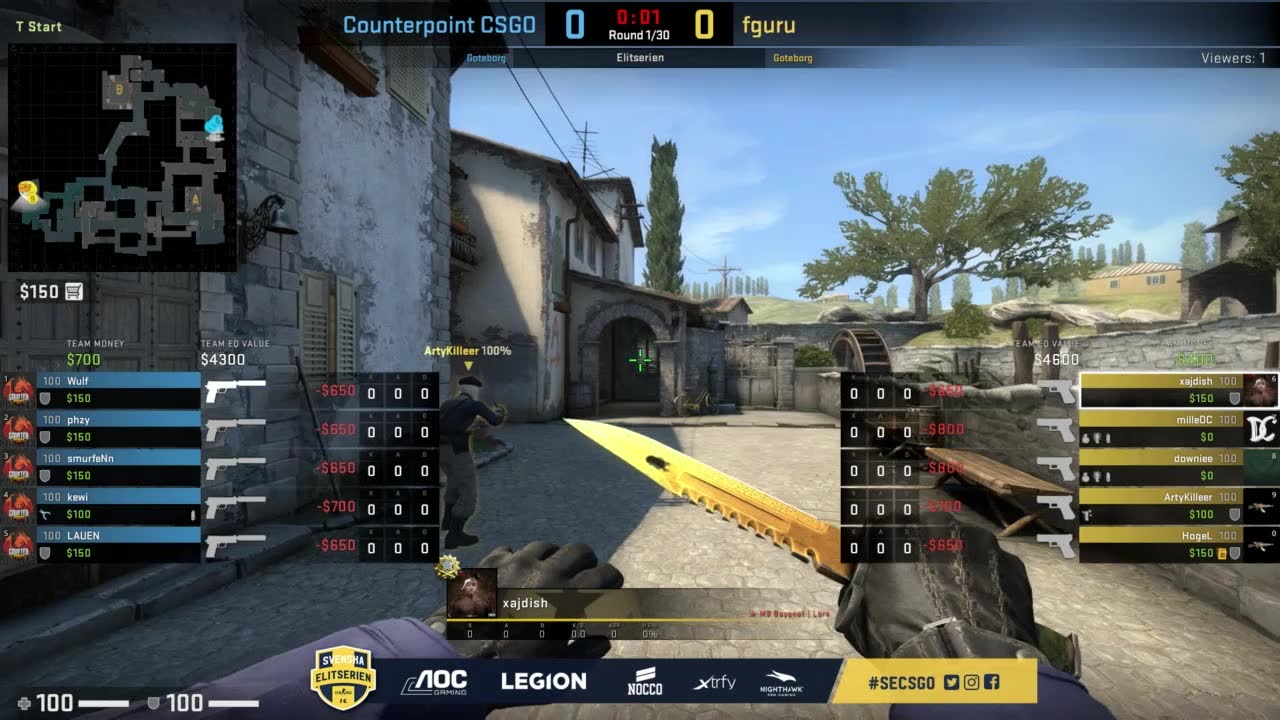Click HogeL's defuse kit icon

point(1222,553)
